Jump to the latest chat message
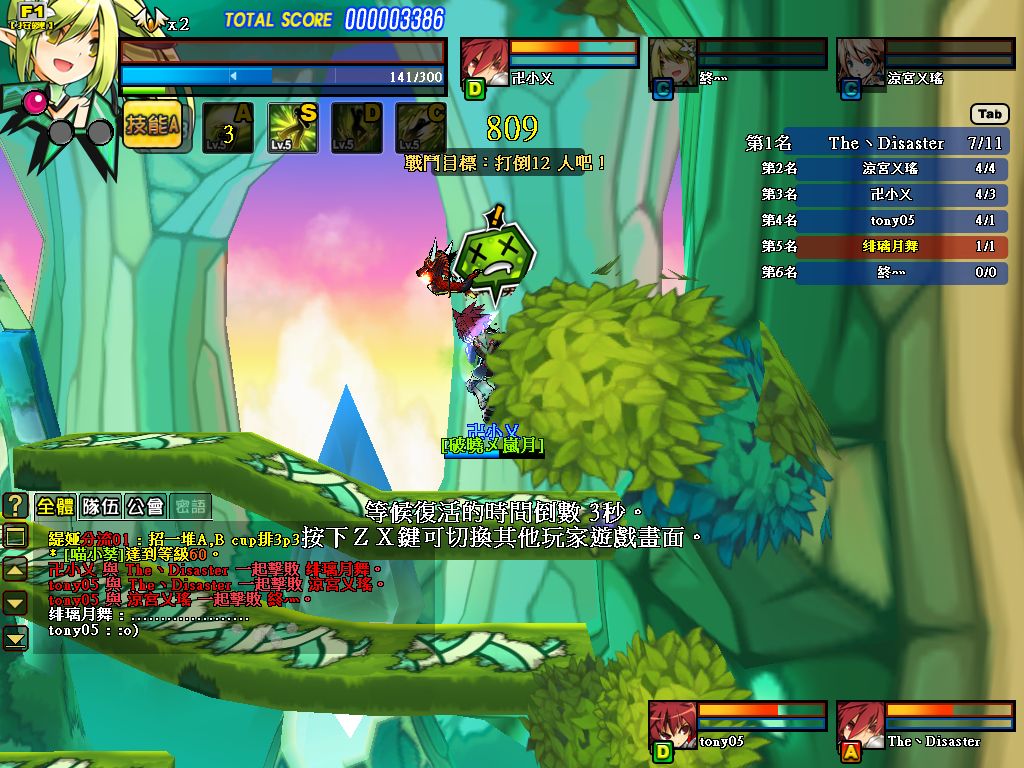This screenshot has width=1024, height=768. pos(15,637)
